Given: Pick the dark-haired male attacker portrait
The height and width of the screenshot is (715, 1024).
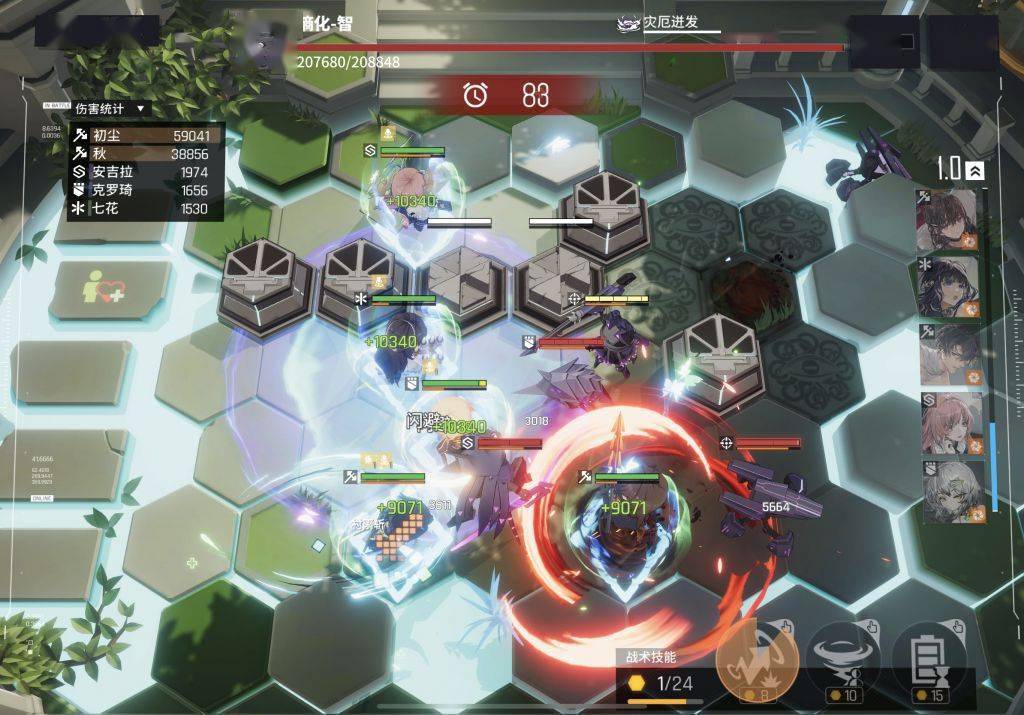Looking at the screenshot, I should [948, 354].
